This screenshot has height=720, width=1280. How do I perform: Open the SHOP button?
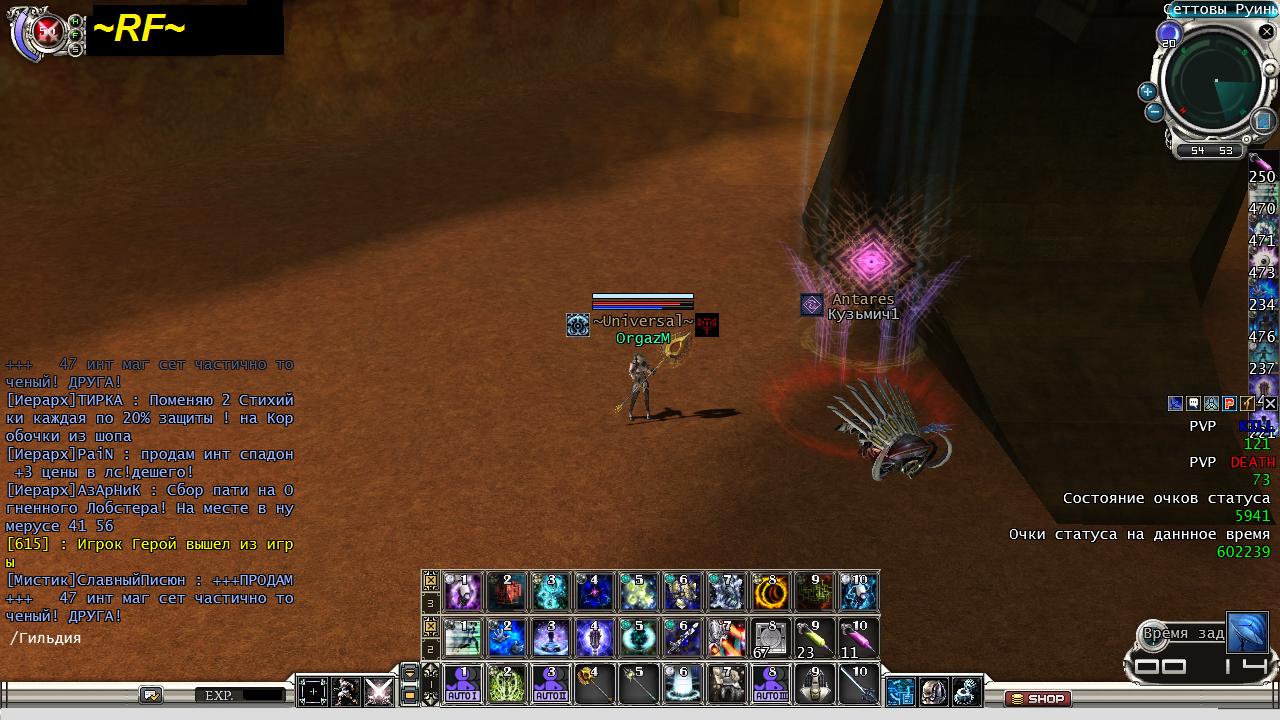tap(1037, 698)
